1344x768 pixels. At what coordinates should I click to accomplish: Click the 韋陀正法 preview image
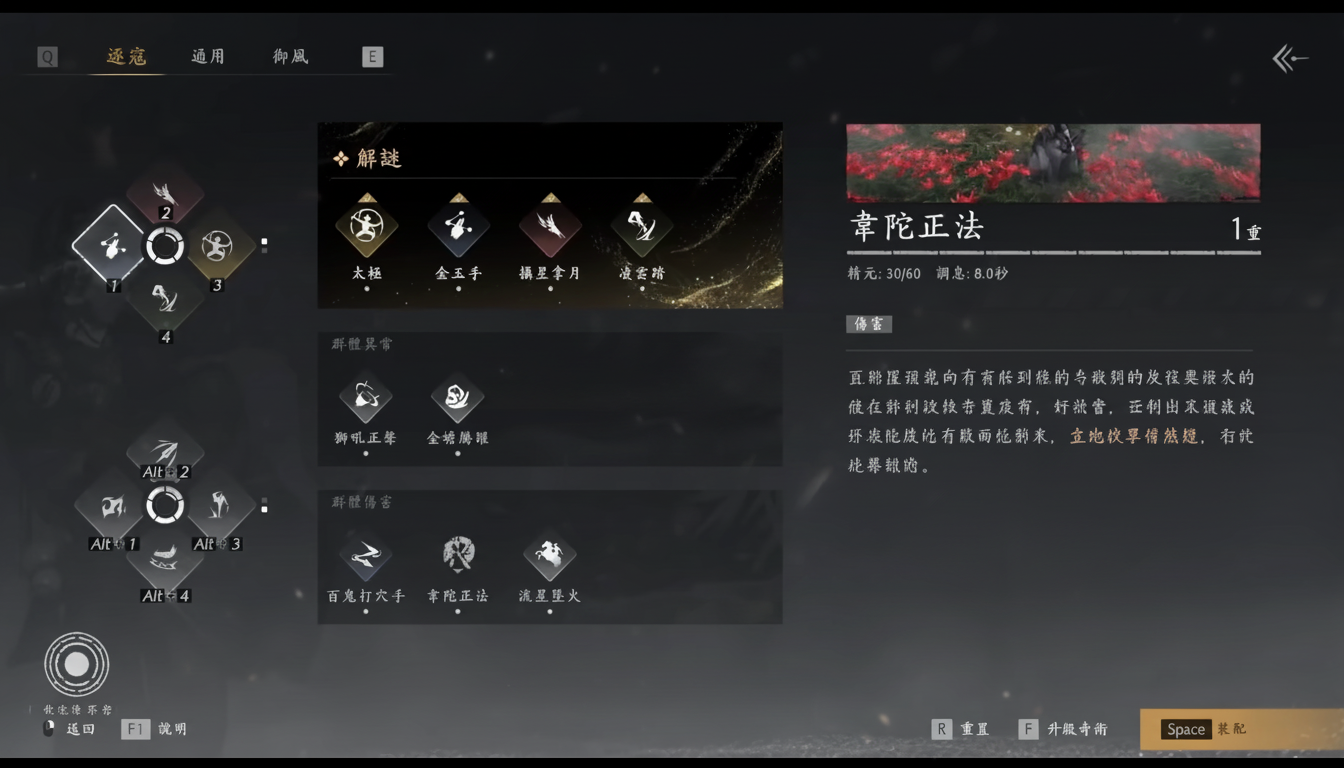tap(1053, 162)
